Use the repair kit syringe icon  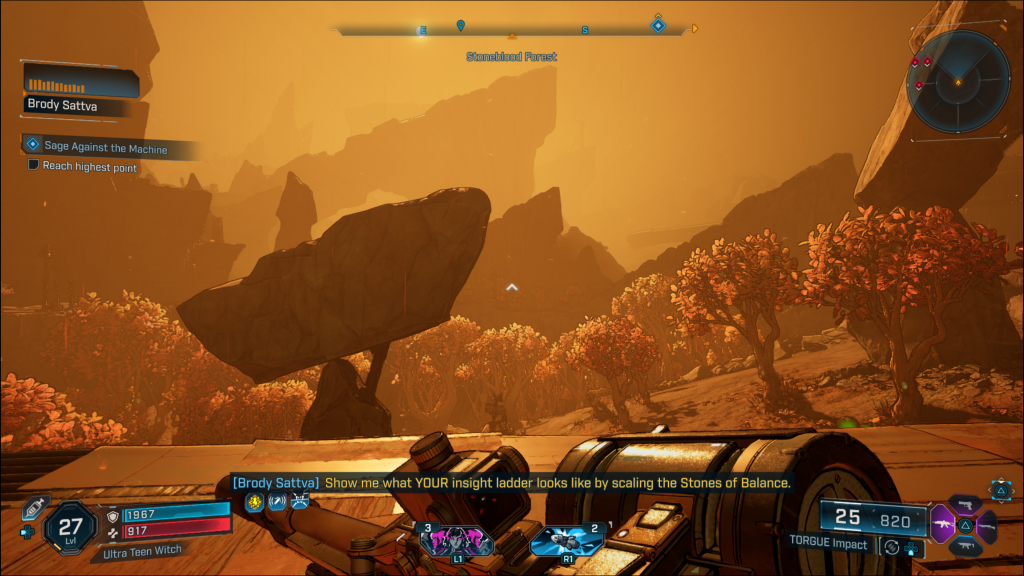point(34,508)
